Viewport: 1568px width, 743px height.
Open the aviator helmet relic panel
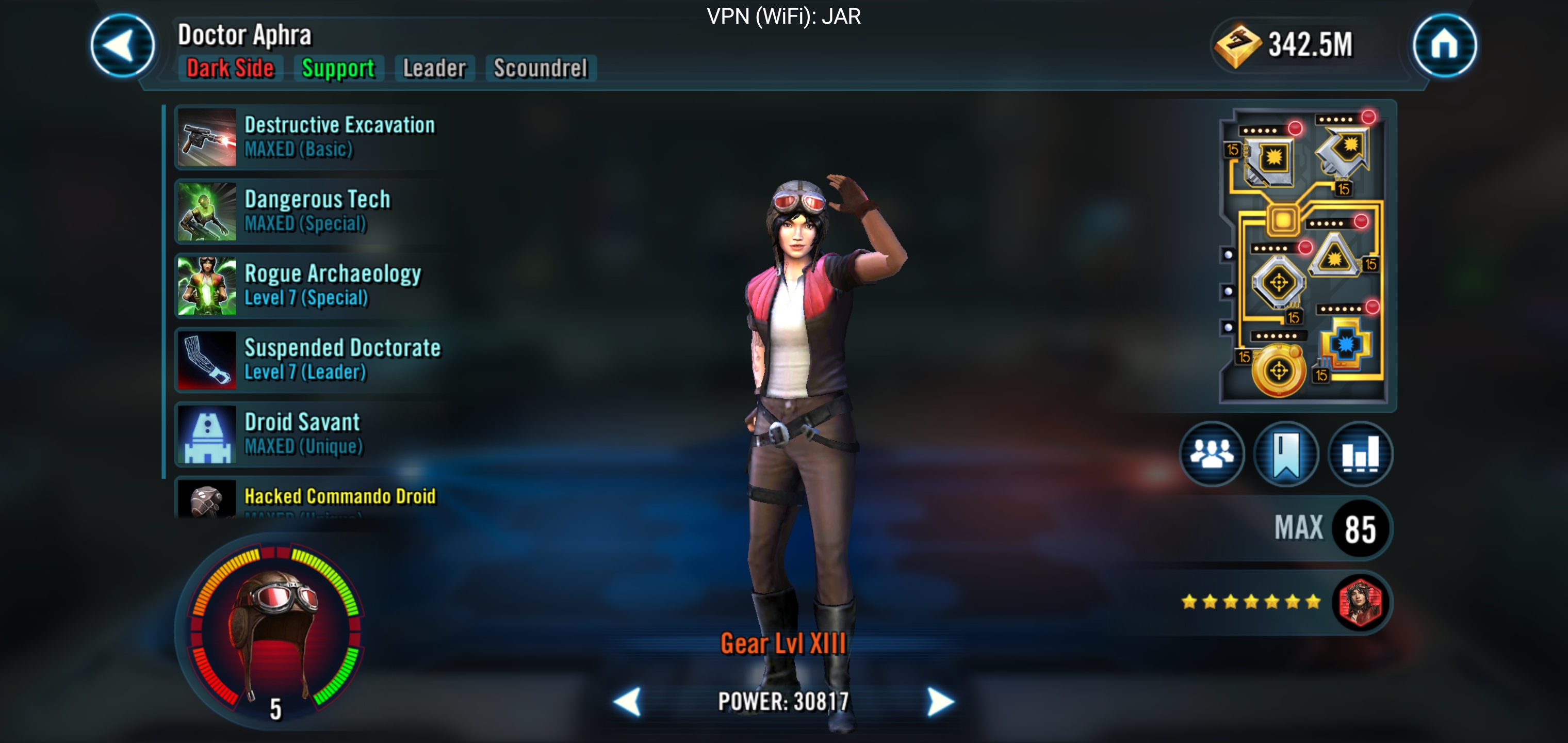275,631
